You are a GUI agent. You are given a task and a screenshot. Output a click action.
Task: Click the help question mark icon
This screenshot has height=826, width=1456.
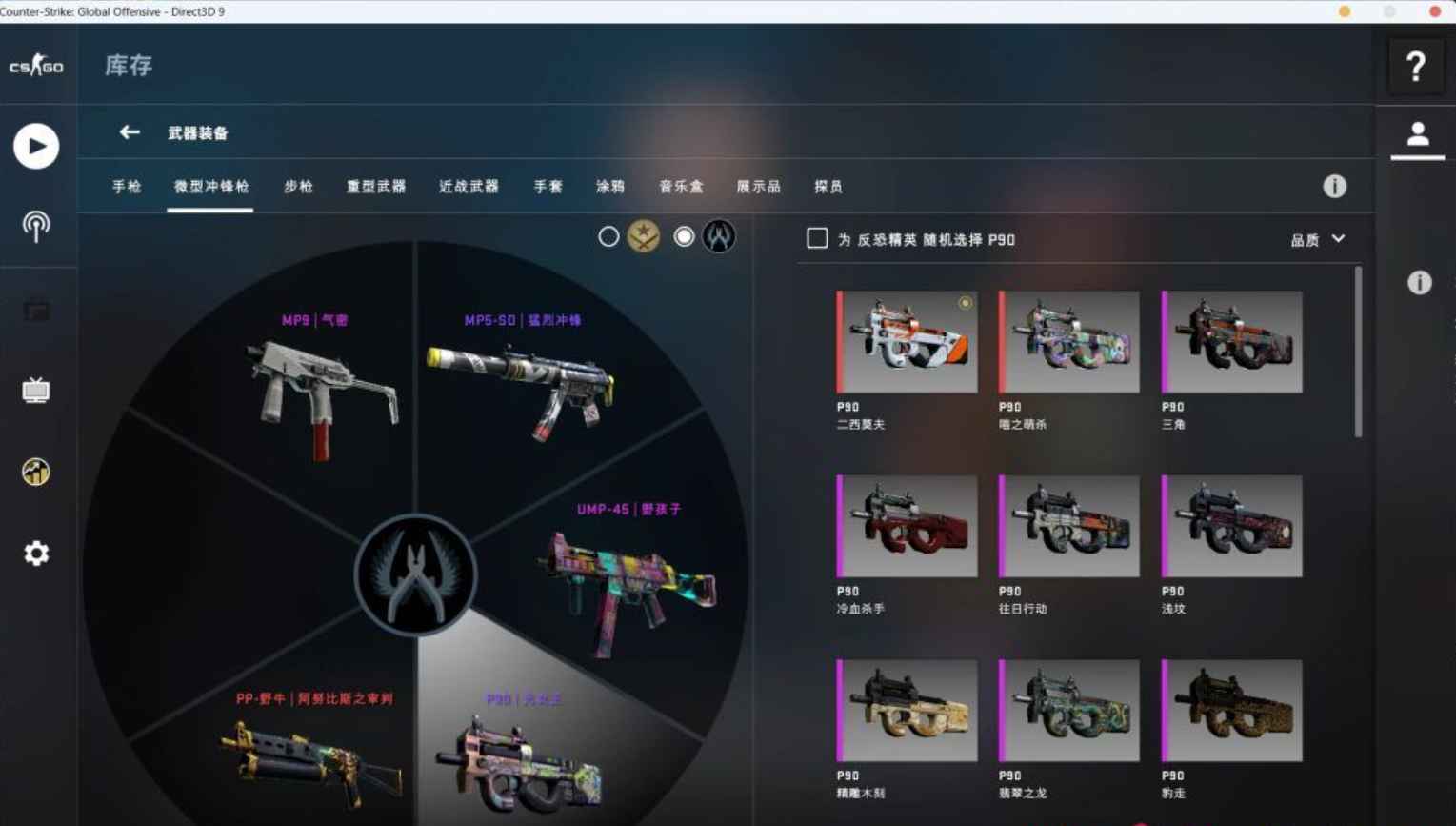[x=1416, y=66]
